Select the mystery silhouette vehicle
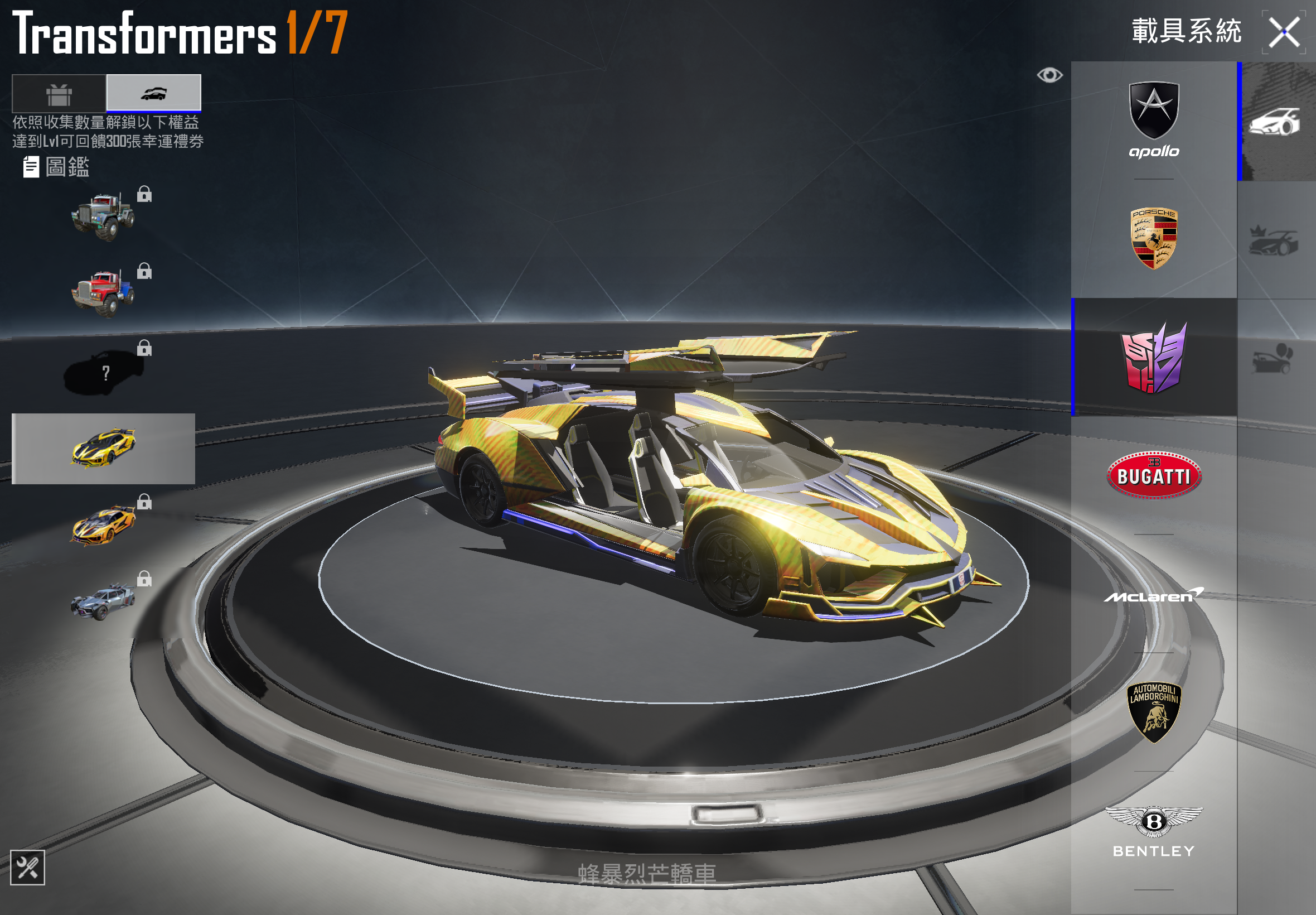Image resolution: width=1316 pixels, height=915 pixels. pyautogui.click(x=103, y=372)
